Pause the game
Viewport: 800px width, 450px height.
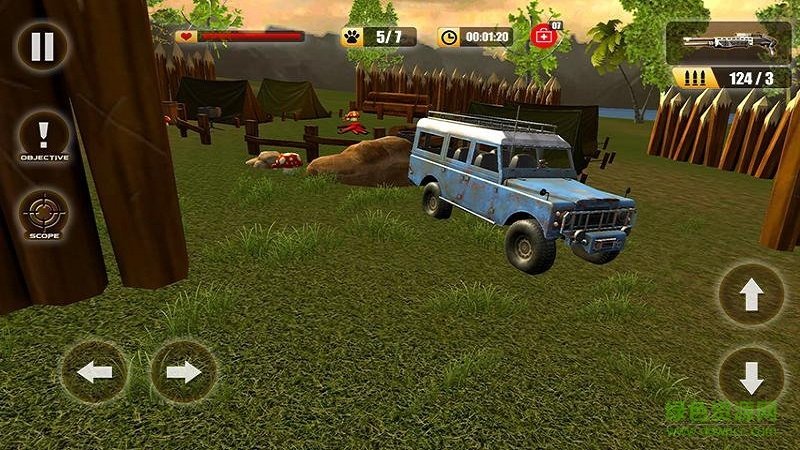click(x=41, y=45)
